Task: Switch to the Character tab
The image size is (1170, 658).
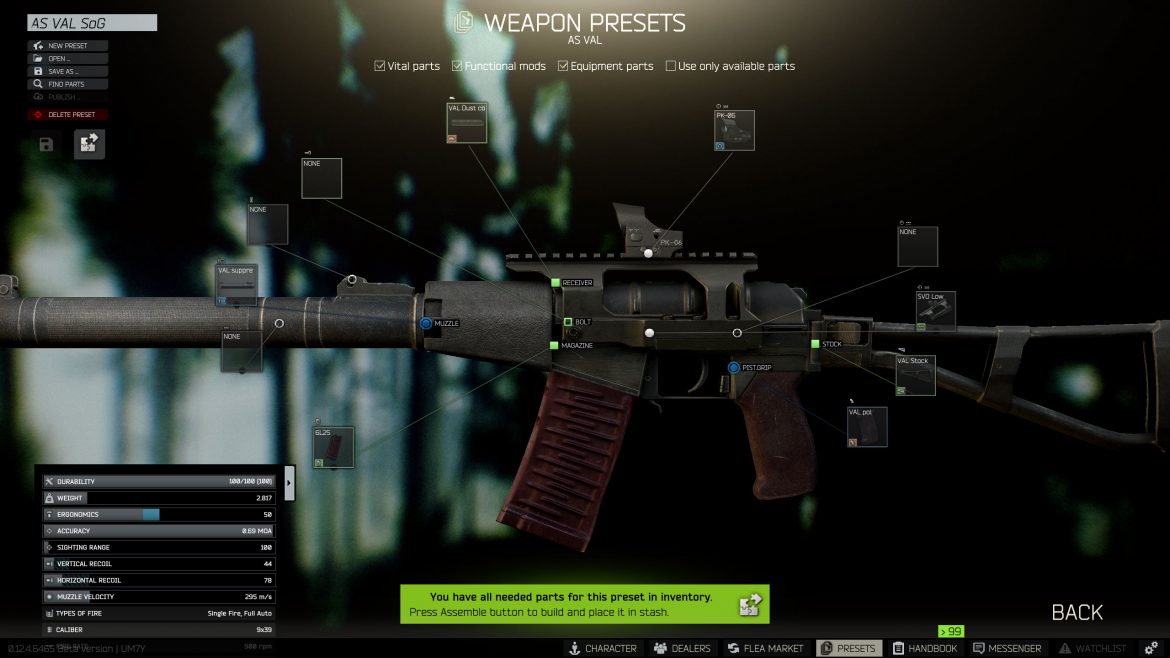Action: 603,649
